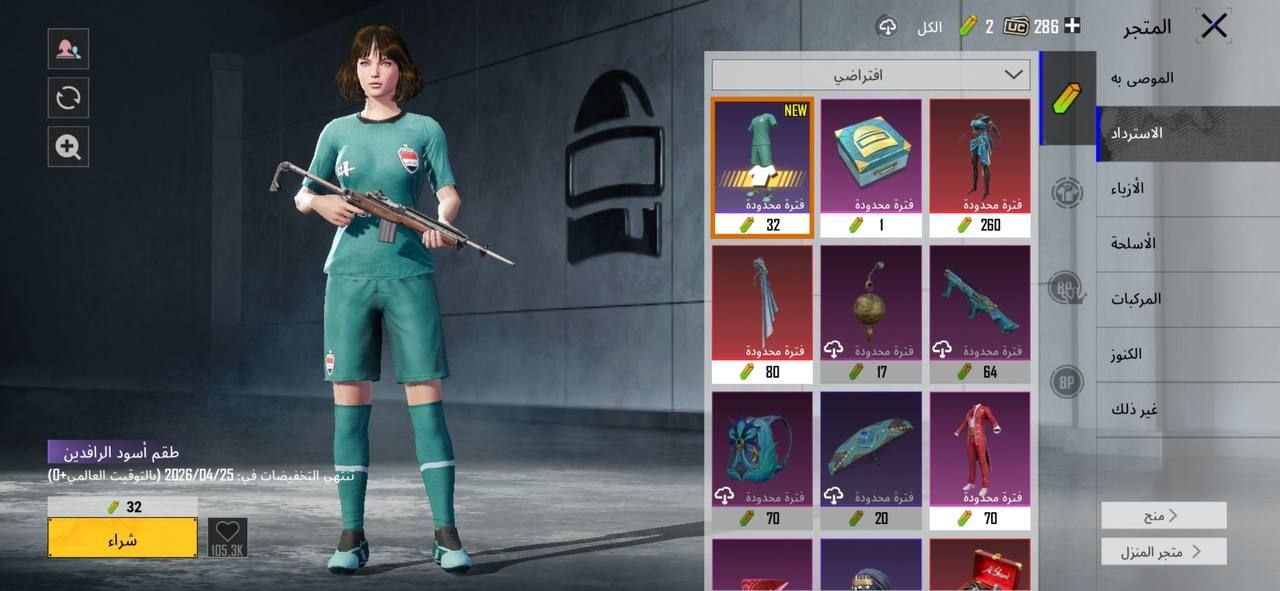Open the افتراضي sorting dropdown
This screenshot has width=1280, height=591.
click(871, 75)
